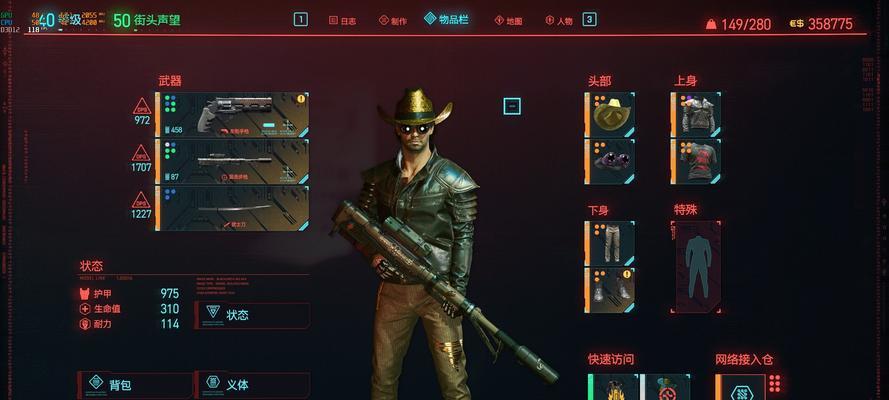Open the 背包 backpack button
Viewport: 889px width, 400px height.
pyautogui.click(x=136, y=384)
